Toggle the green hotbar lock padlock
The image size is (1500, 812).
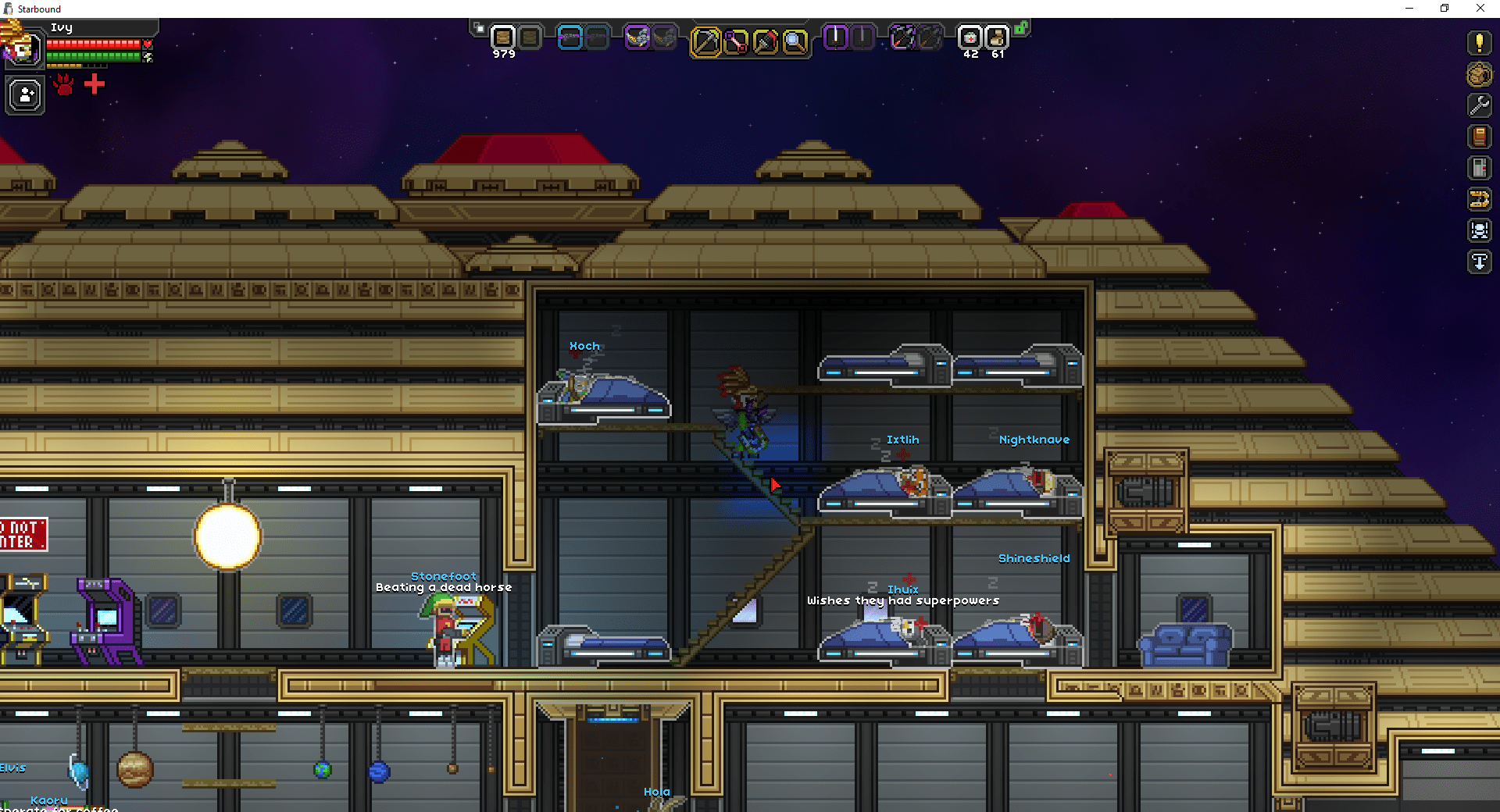1021,26
